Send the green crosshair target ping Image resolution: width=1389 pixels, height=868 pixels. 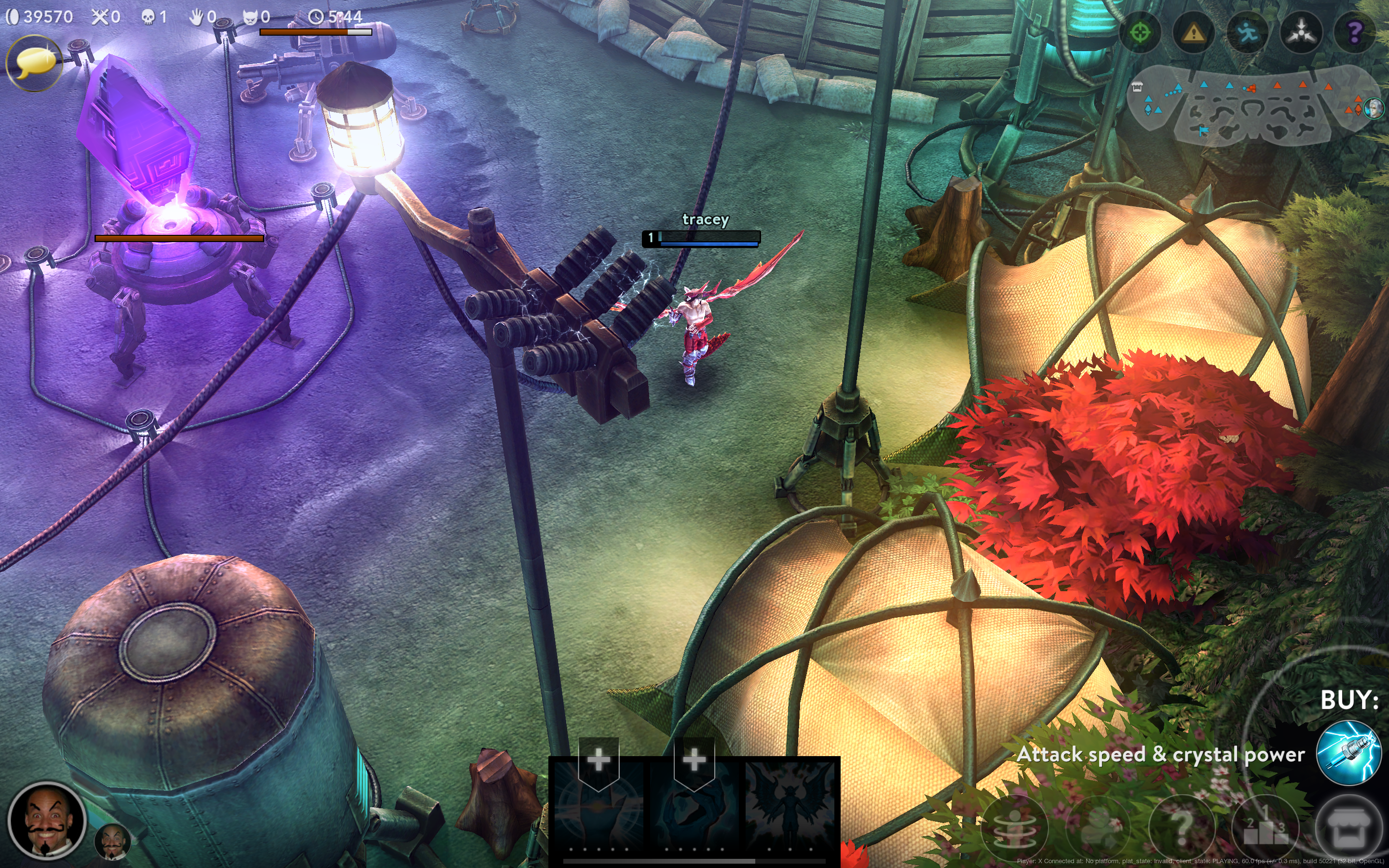[x=1140, y=33]
